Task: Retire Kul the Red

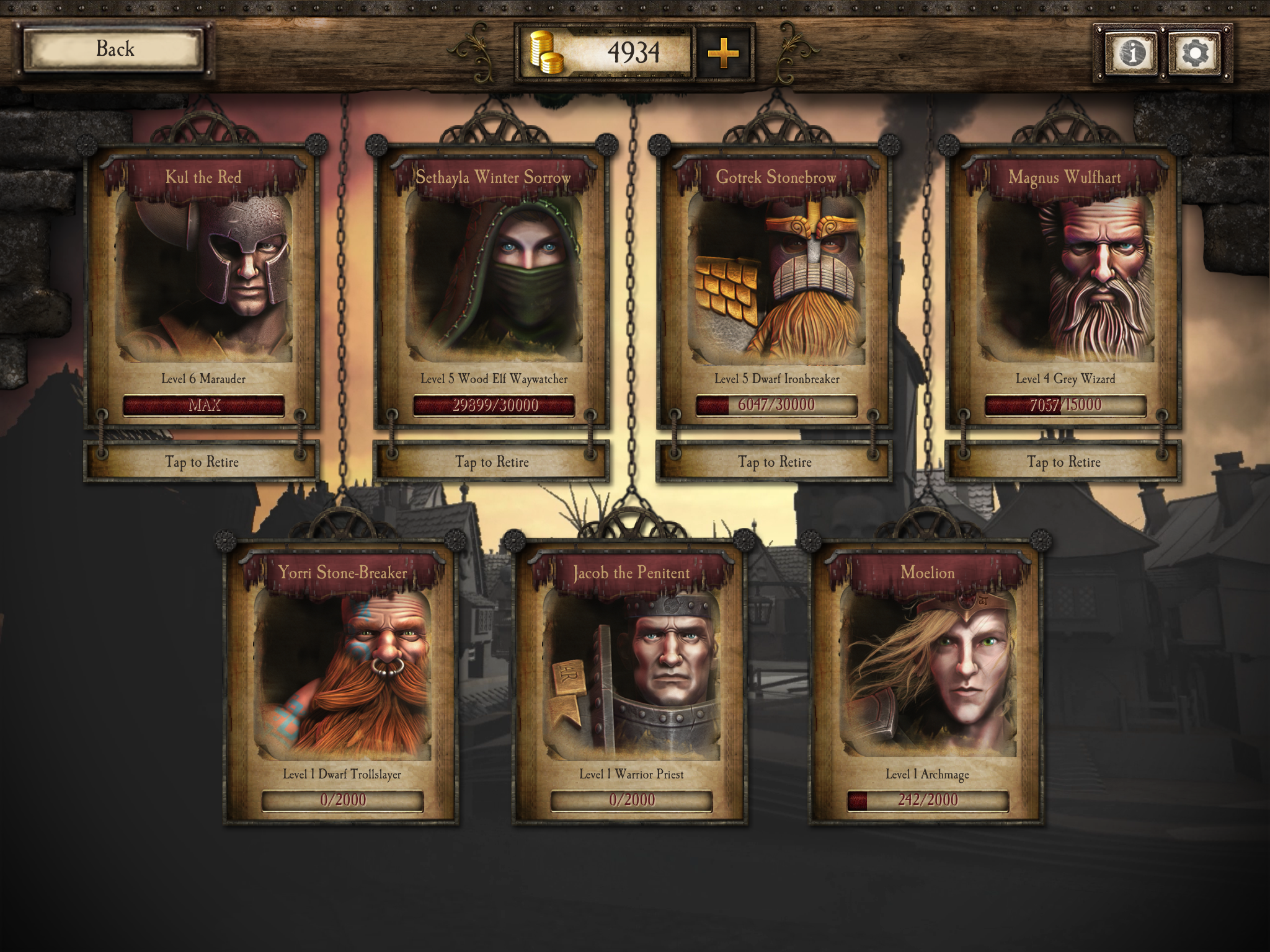Action: point(202,462)
